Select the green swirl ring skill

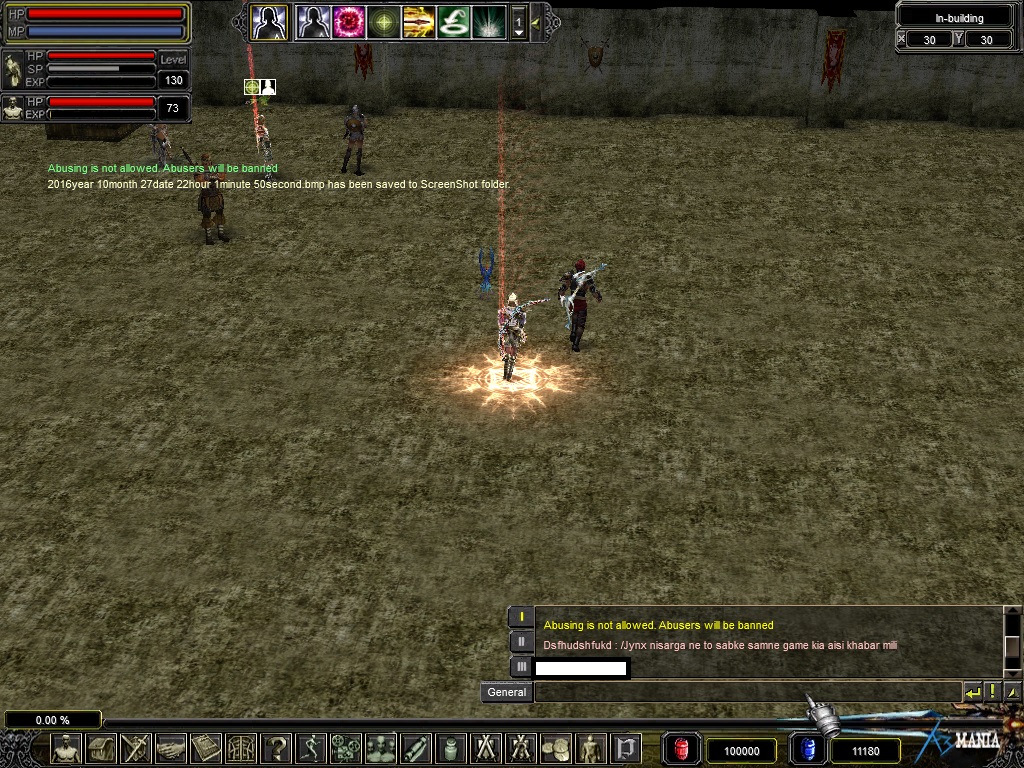(453, 21)
